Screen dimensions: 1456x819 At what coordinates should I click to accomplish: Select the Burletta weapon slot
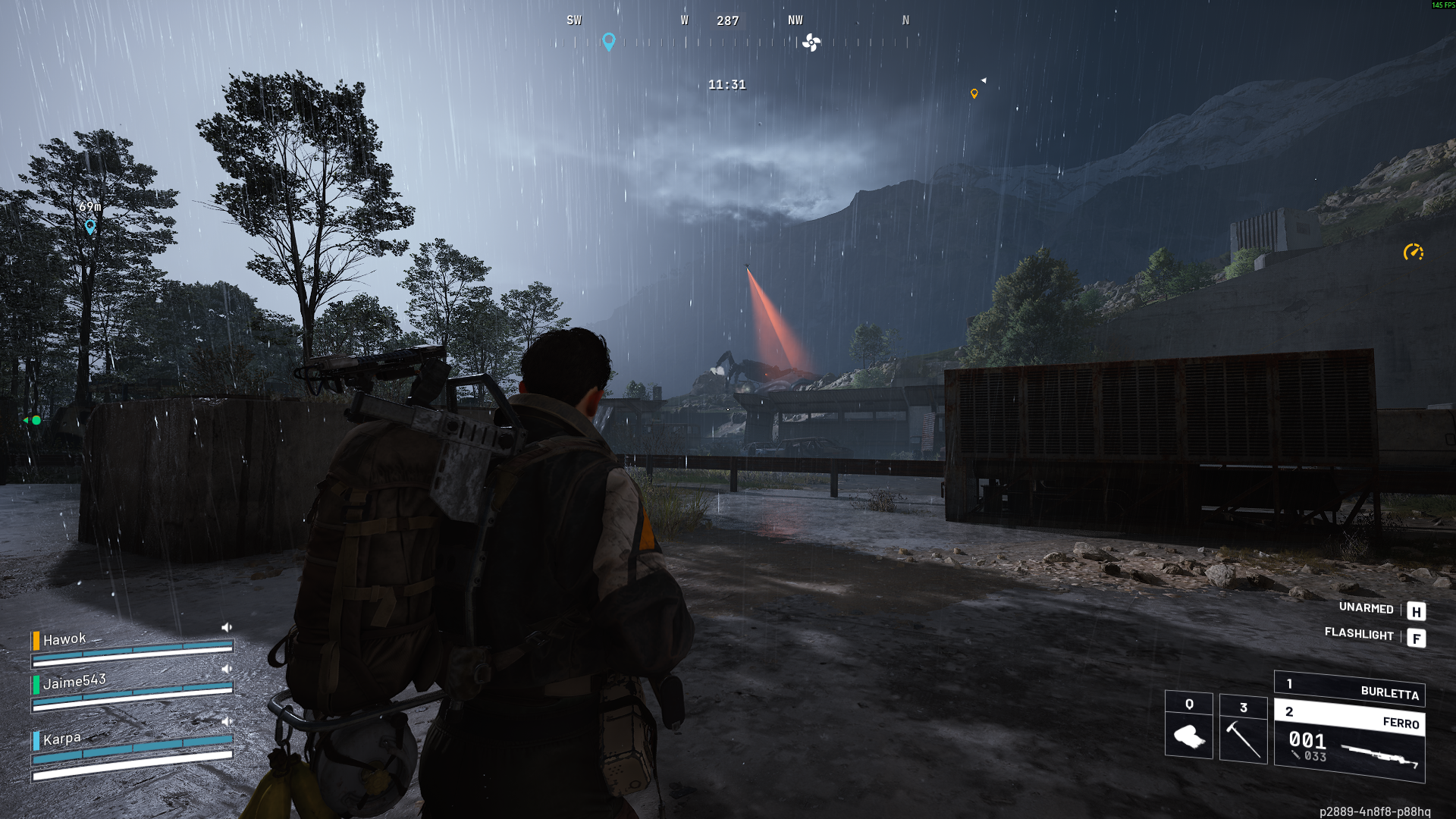click(1349, 689)
